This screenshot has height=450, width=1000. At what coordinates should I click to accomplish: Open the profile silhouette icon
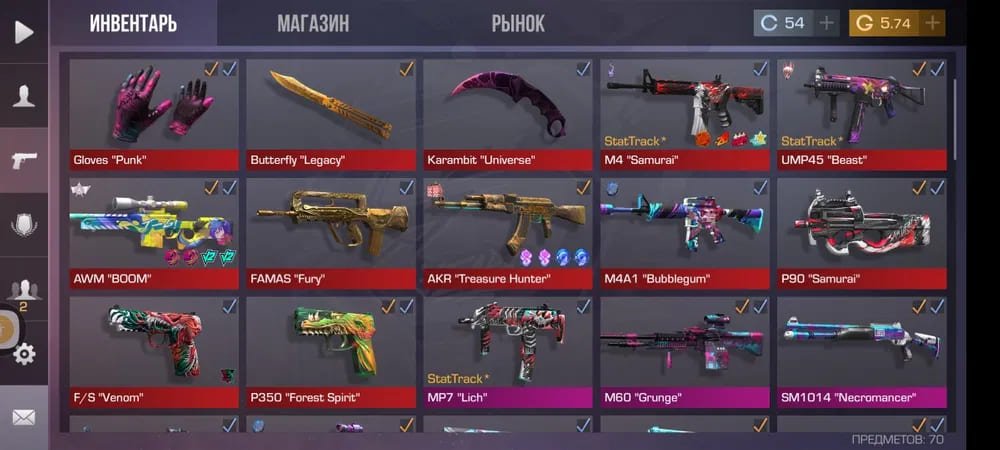click(24, 96)
